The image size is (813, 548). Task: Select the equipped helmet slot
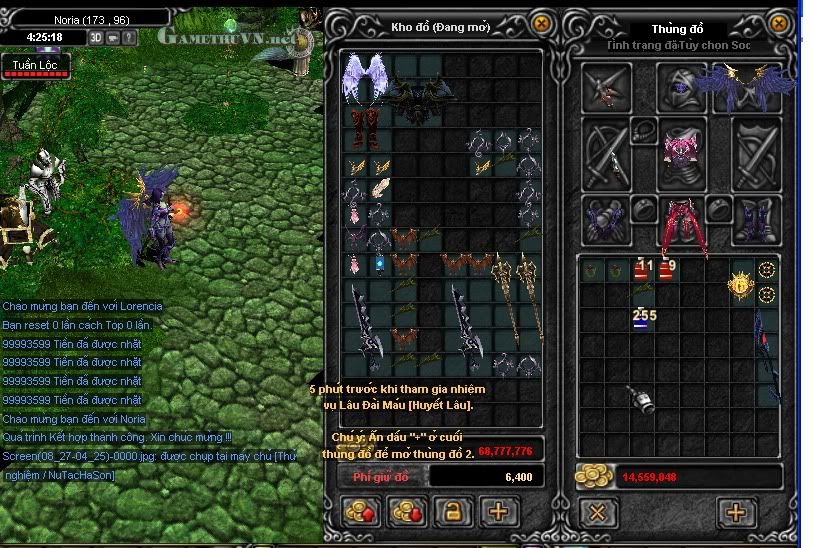point(682,88)
